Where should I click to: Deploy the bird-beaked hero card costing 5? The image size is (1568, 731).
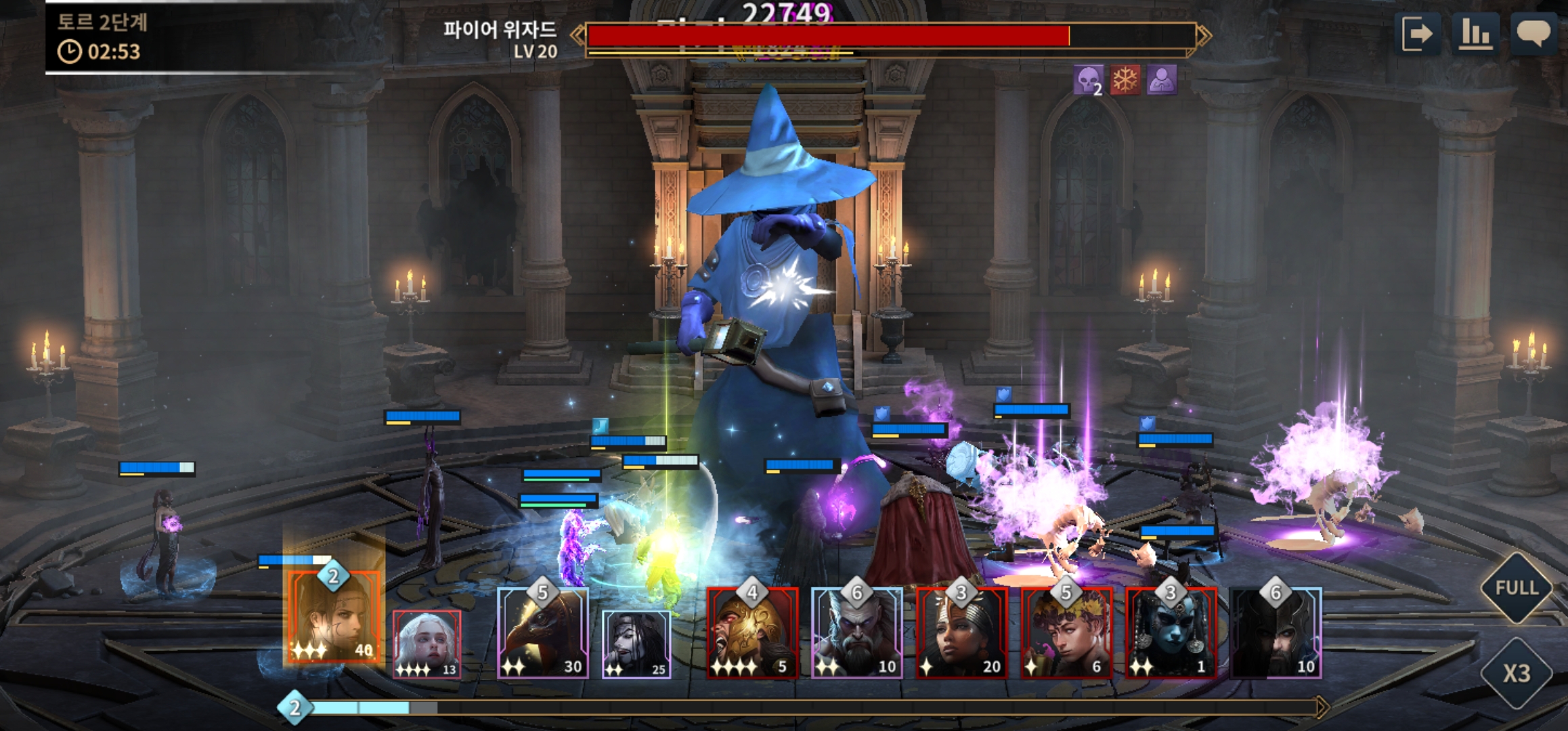coord(543,633)
